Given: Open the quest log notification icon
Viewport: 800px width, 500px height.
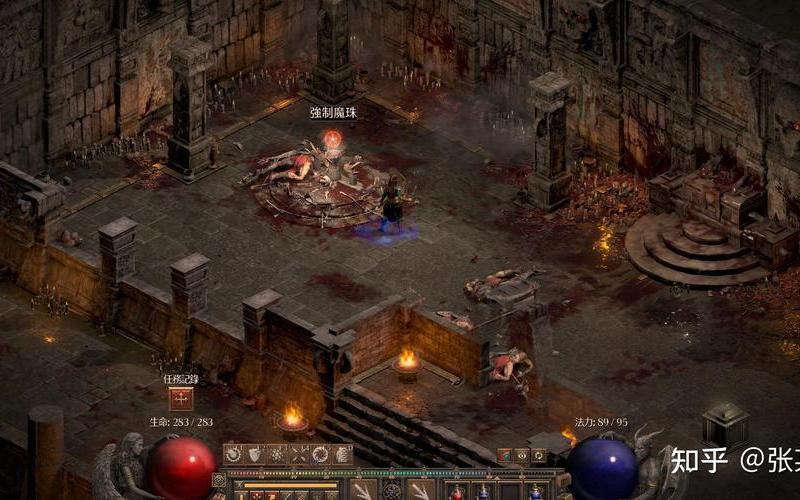Looking at the screenshot, I should 181,399.
